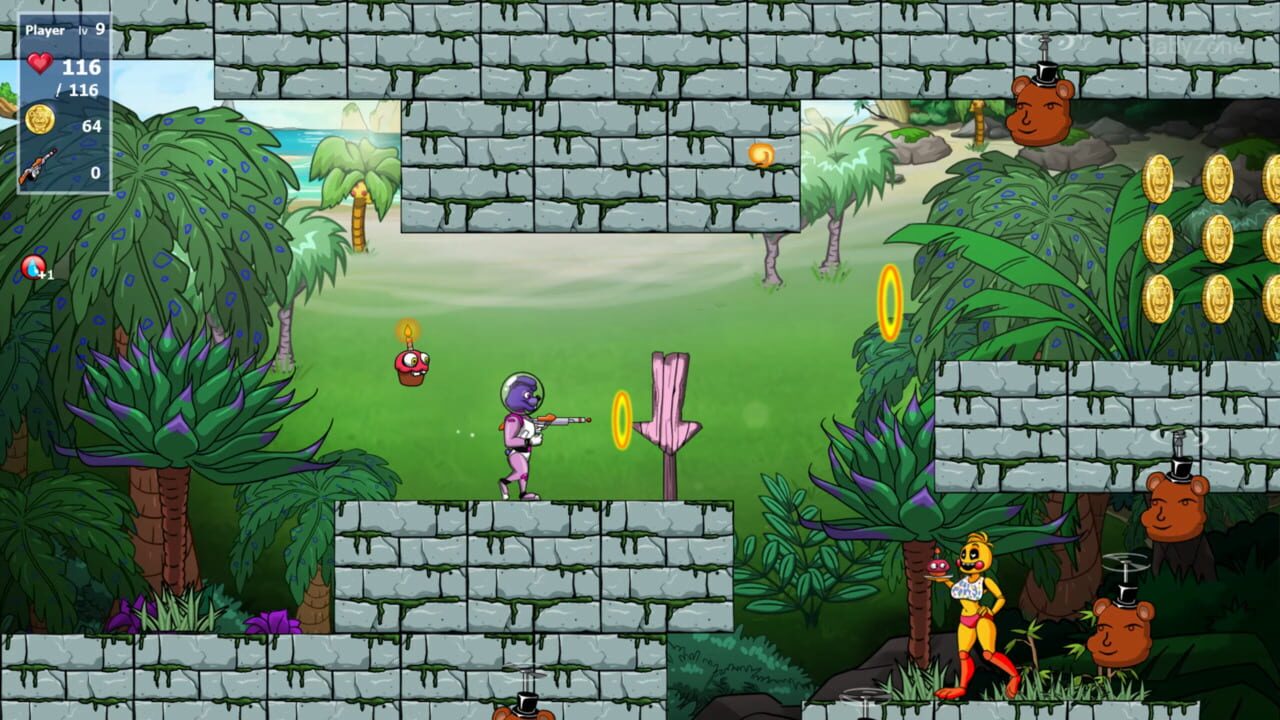Click the spinning coin above the platform
The image size is (1280, 720).
tap(761, 152)
